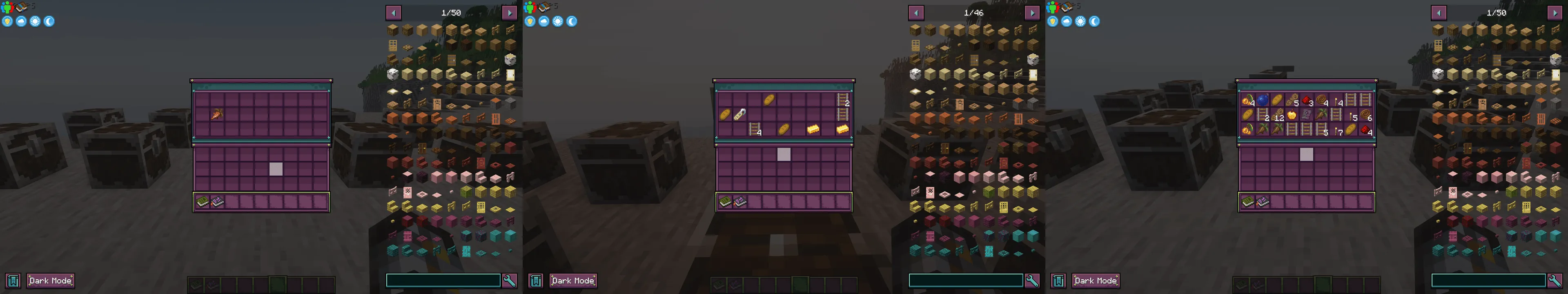This screenshot has width=1568, height=294.
Task: Toggle night with the moon icon
Action: [49, 21]
